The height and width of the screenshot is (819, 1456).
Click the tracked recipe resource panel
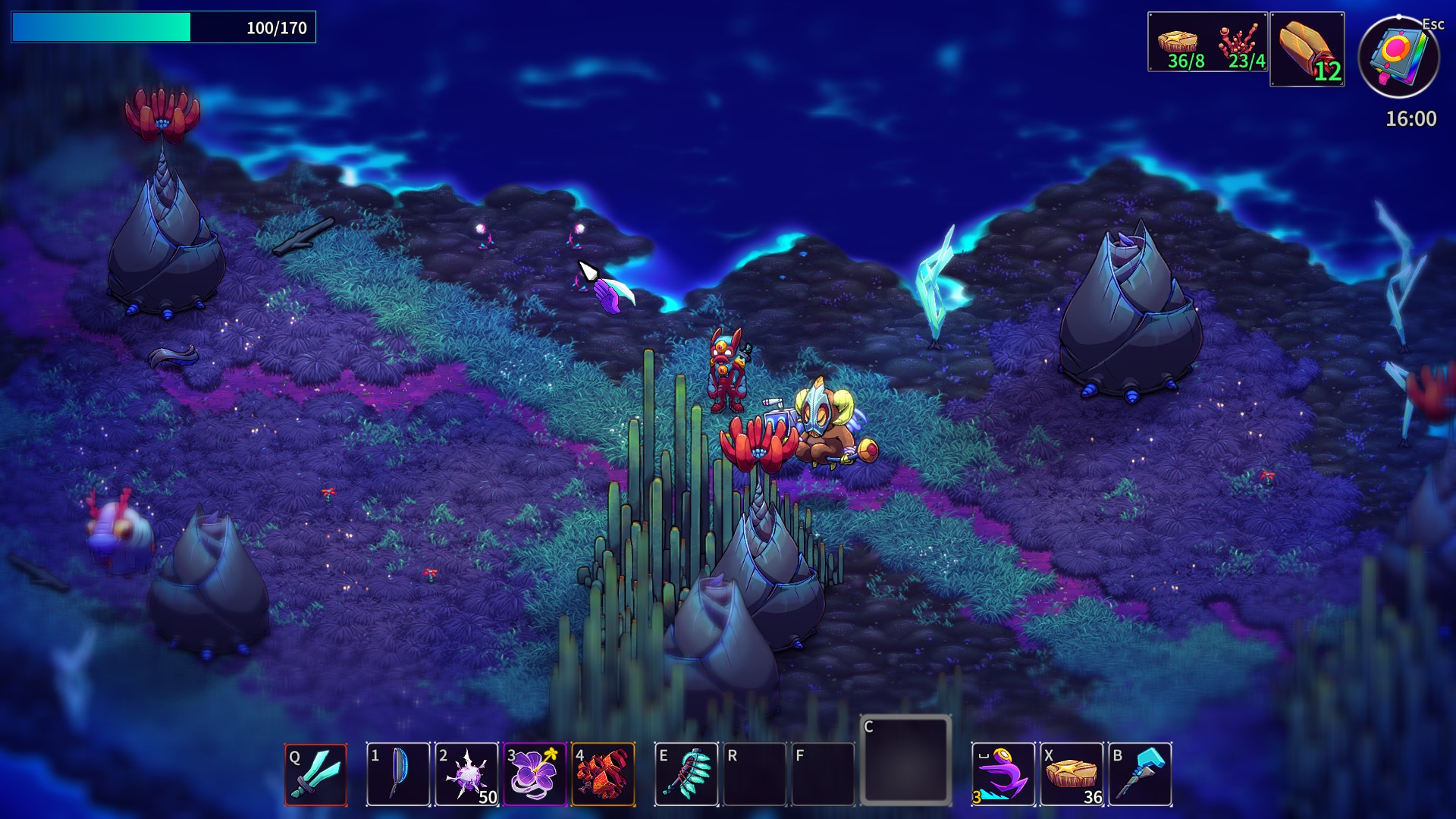point(1207,42)
